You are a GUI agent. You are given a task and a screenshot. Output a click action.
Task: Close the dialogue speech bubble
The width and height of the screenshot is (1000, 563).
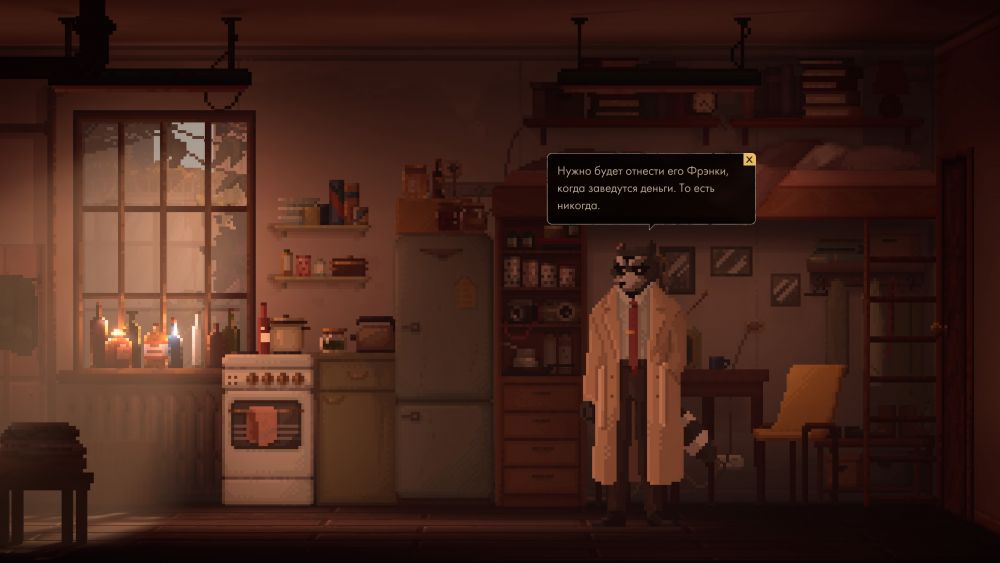click(749, 159)
